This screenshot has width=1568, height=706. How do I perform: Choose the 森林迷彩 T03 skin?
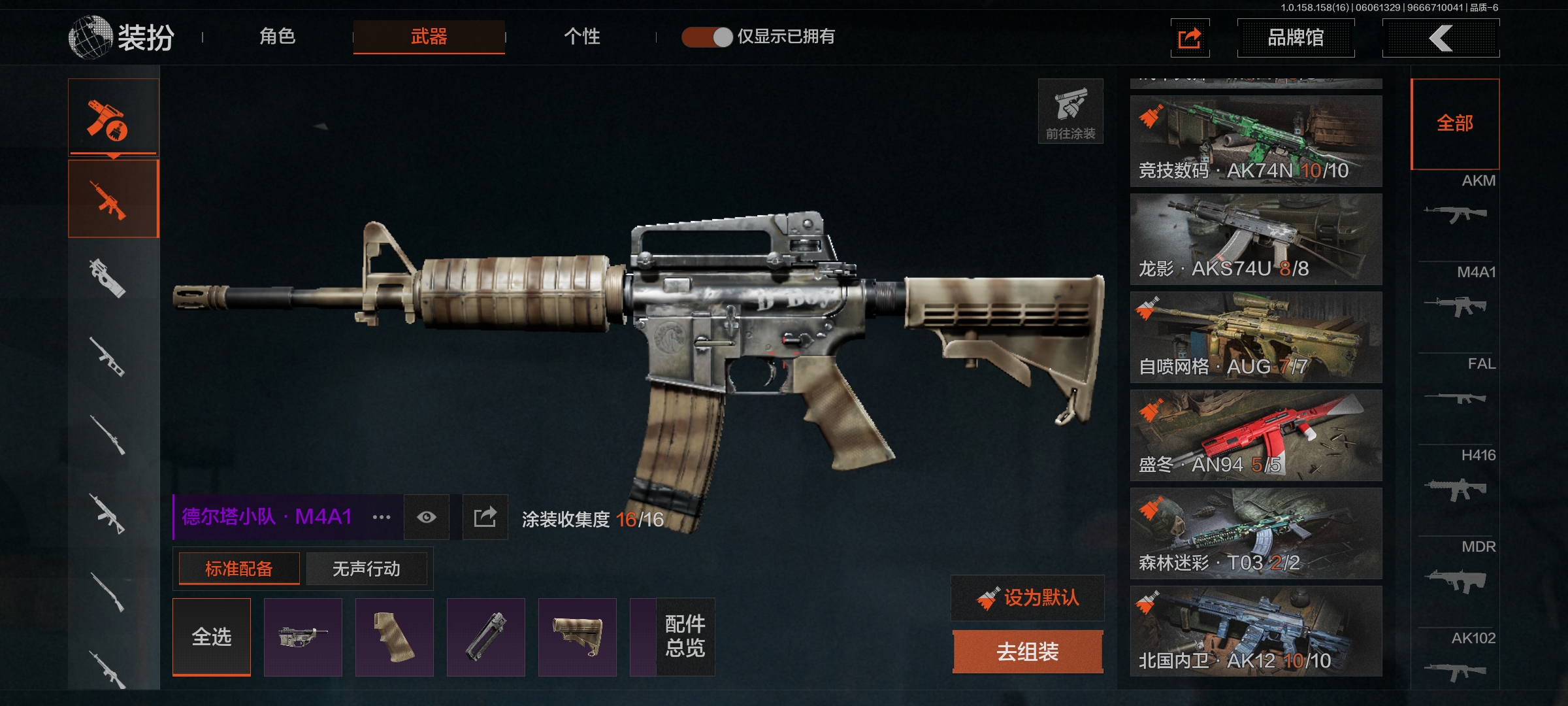click(1256, 533)
